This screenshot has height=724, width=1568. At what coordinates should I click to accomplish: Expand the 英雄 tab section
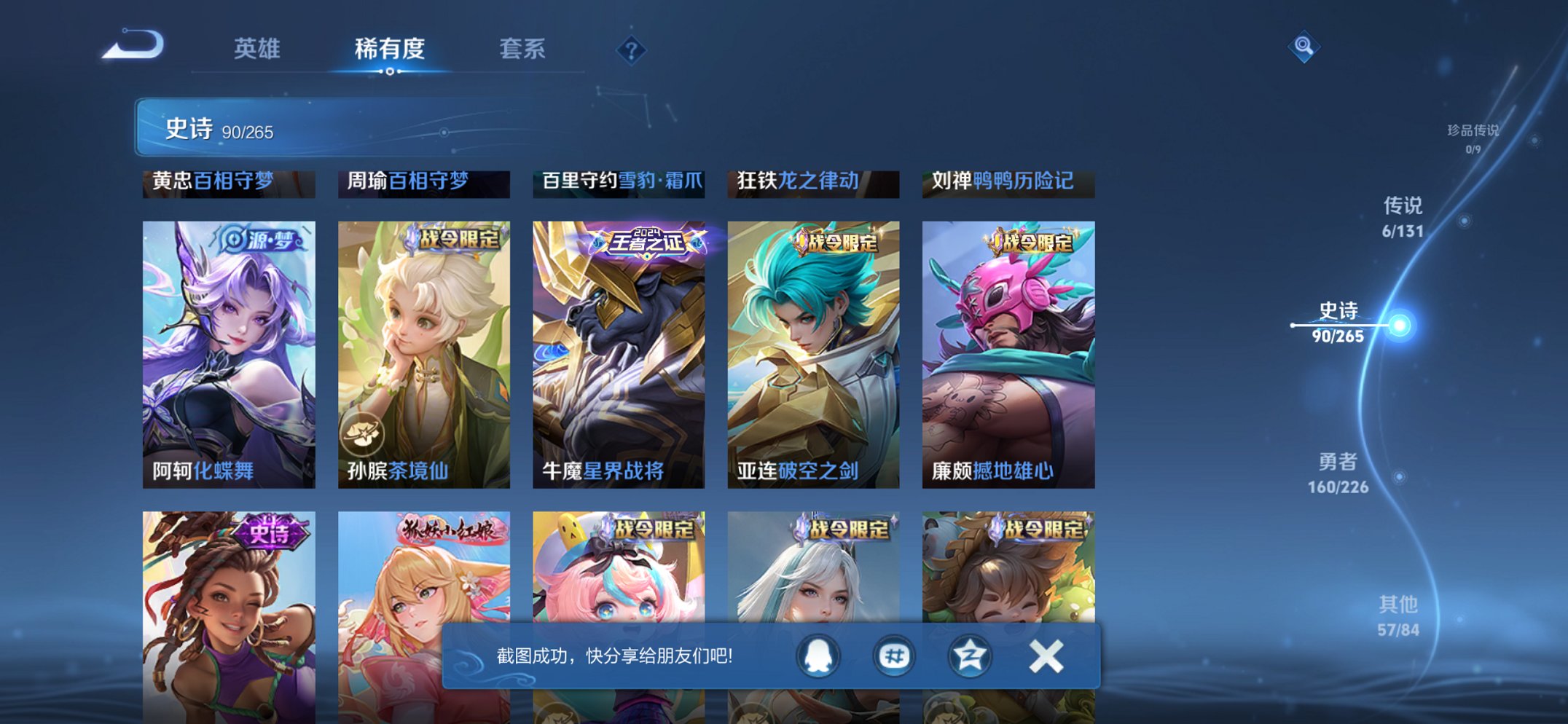click(259, 47)
